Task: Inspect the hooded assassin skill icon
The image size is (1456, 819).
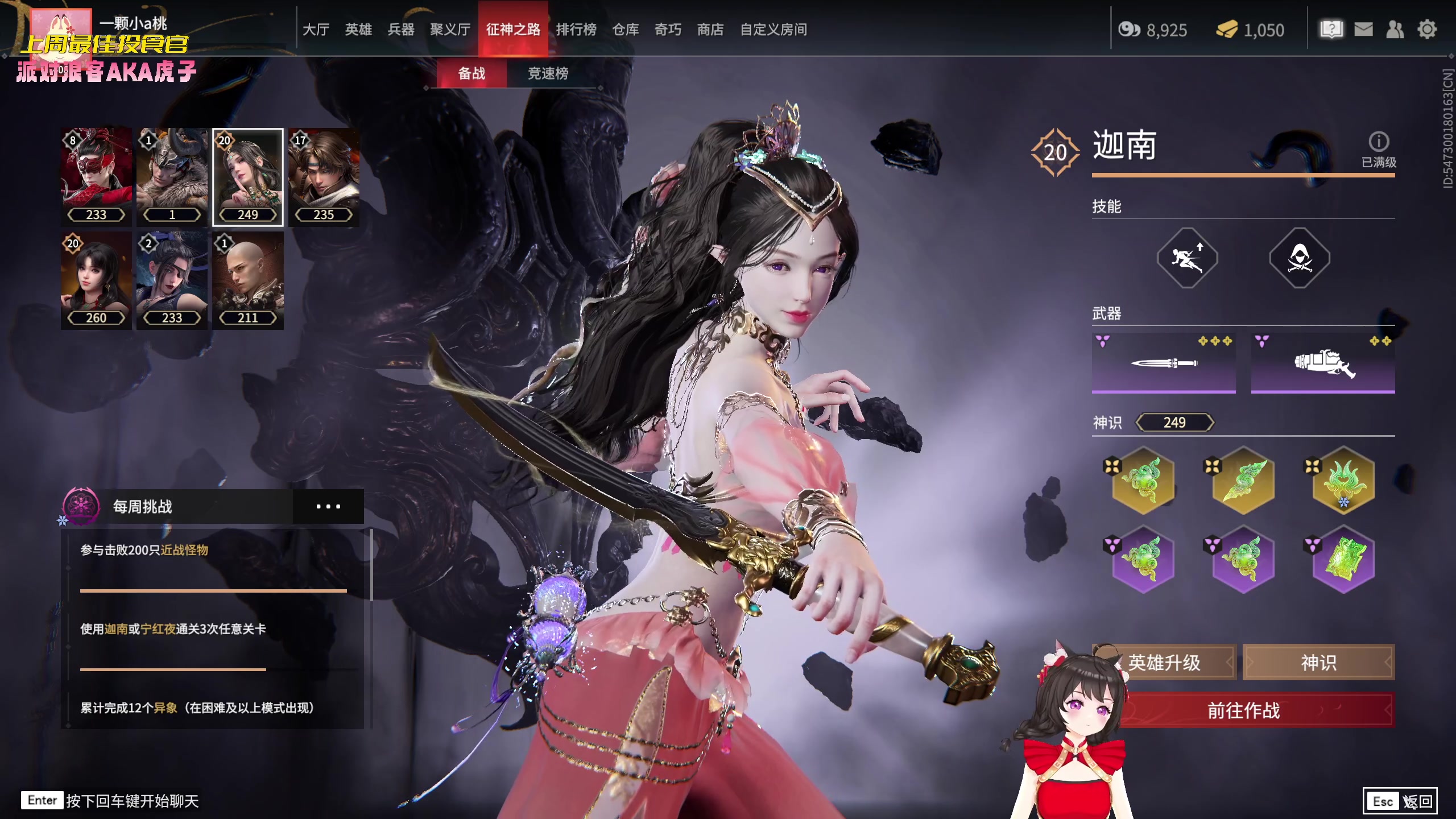Action: click(1300, 258)
